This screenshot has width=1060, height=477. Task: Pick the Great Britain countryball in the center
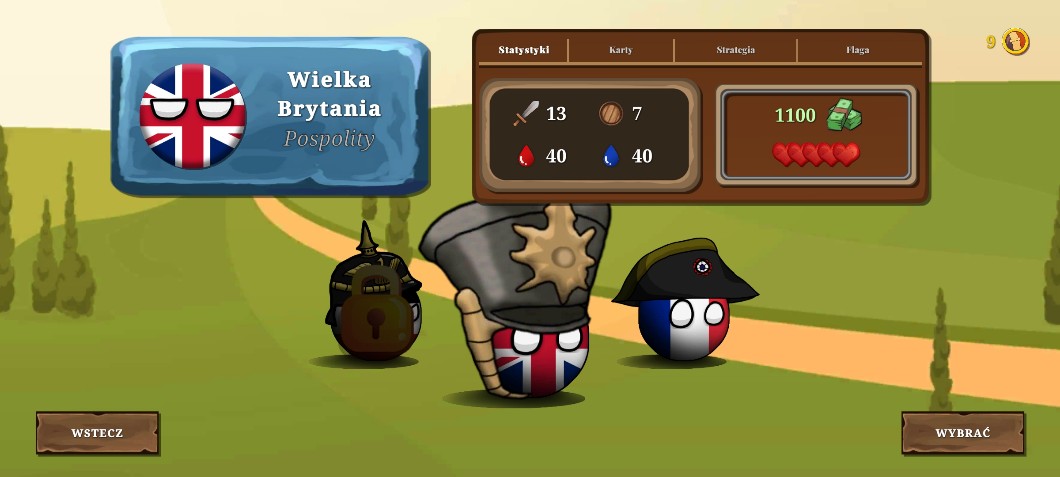pos(538,355)
